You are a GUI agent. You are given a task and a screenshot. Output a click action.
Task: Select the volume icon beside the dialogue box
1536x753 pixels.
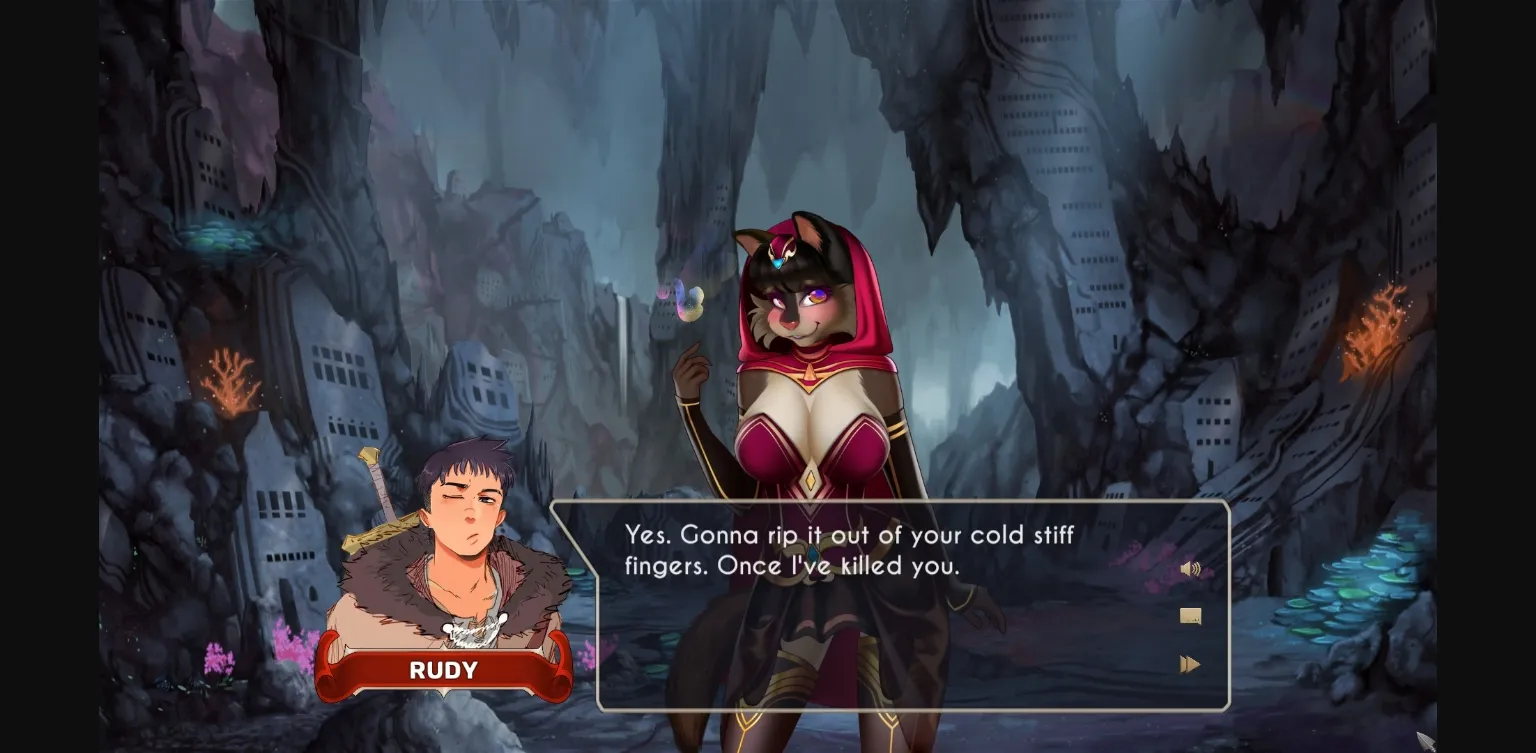(1192, 568)
